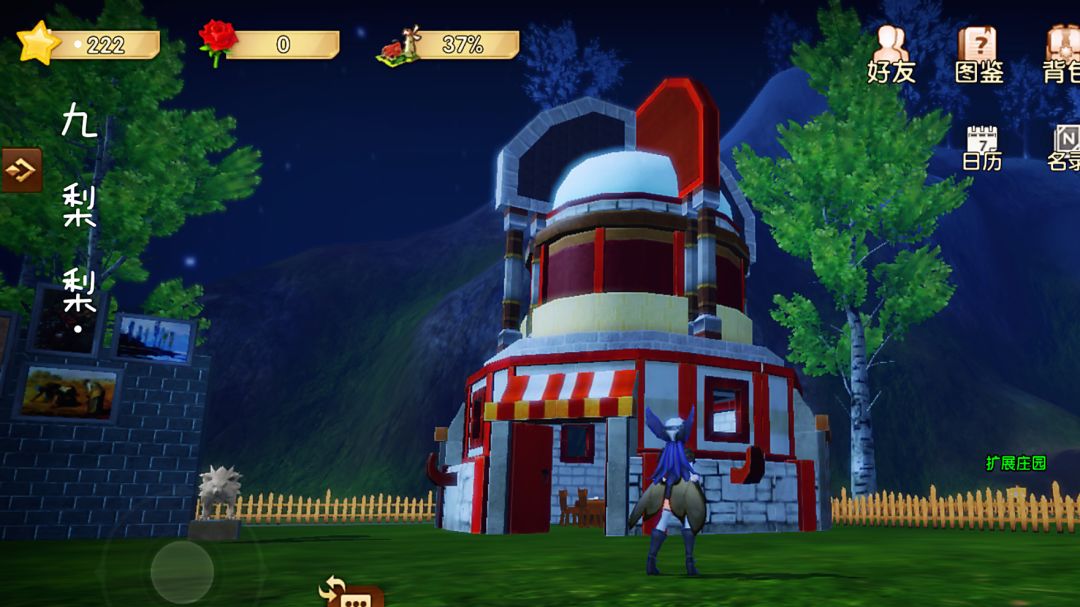The image size is (1080, 607).
Task: Tap the virtual joystick thumb pad
Action: pos(182,571)
